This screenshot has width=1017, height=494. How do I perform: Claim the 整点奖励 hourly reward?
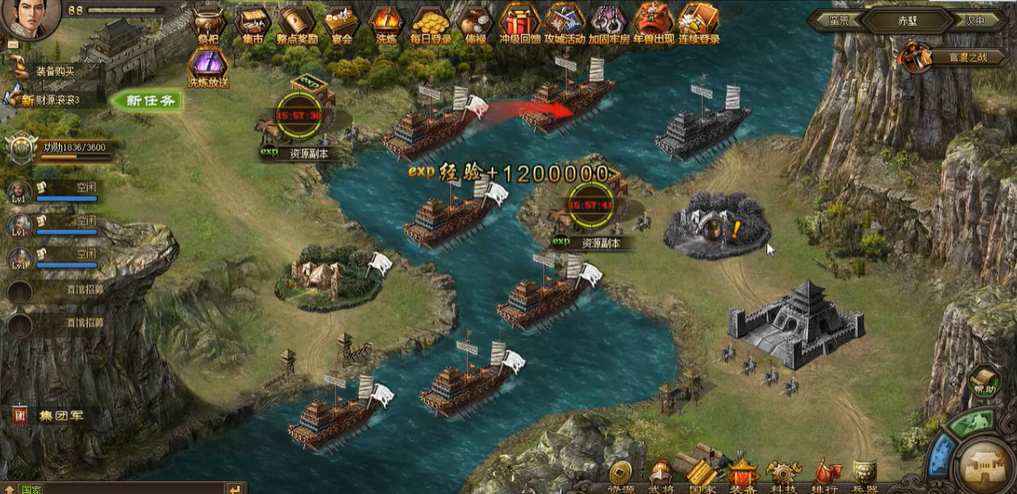297,22
